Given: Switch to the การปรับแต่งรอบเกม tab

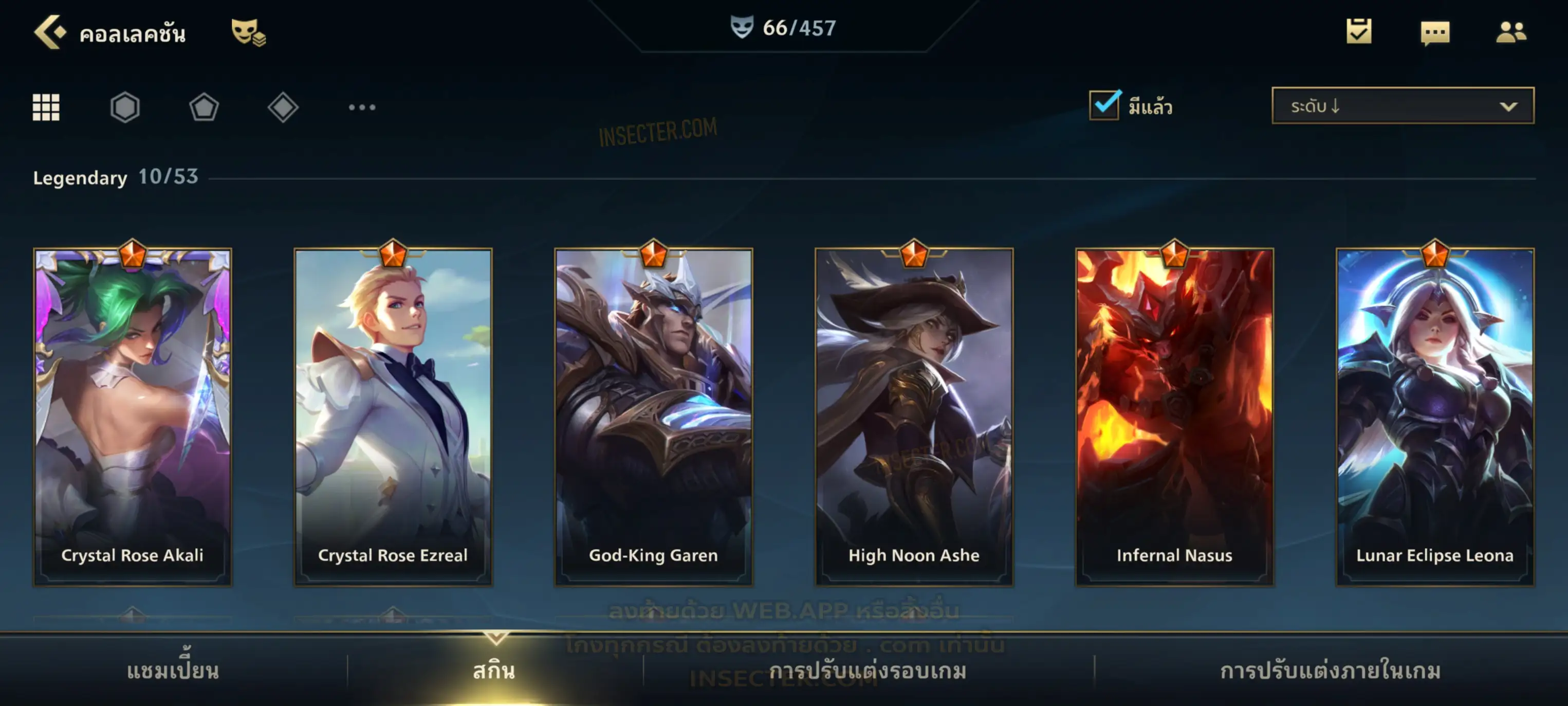Looking at the screenshot, I should coord(868,671).
